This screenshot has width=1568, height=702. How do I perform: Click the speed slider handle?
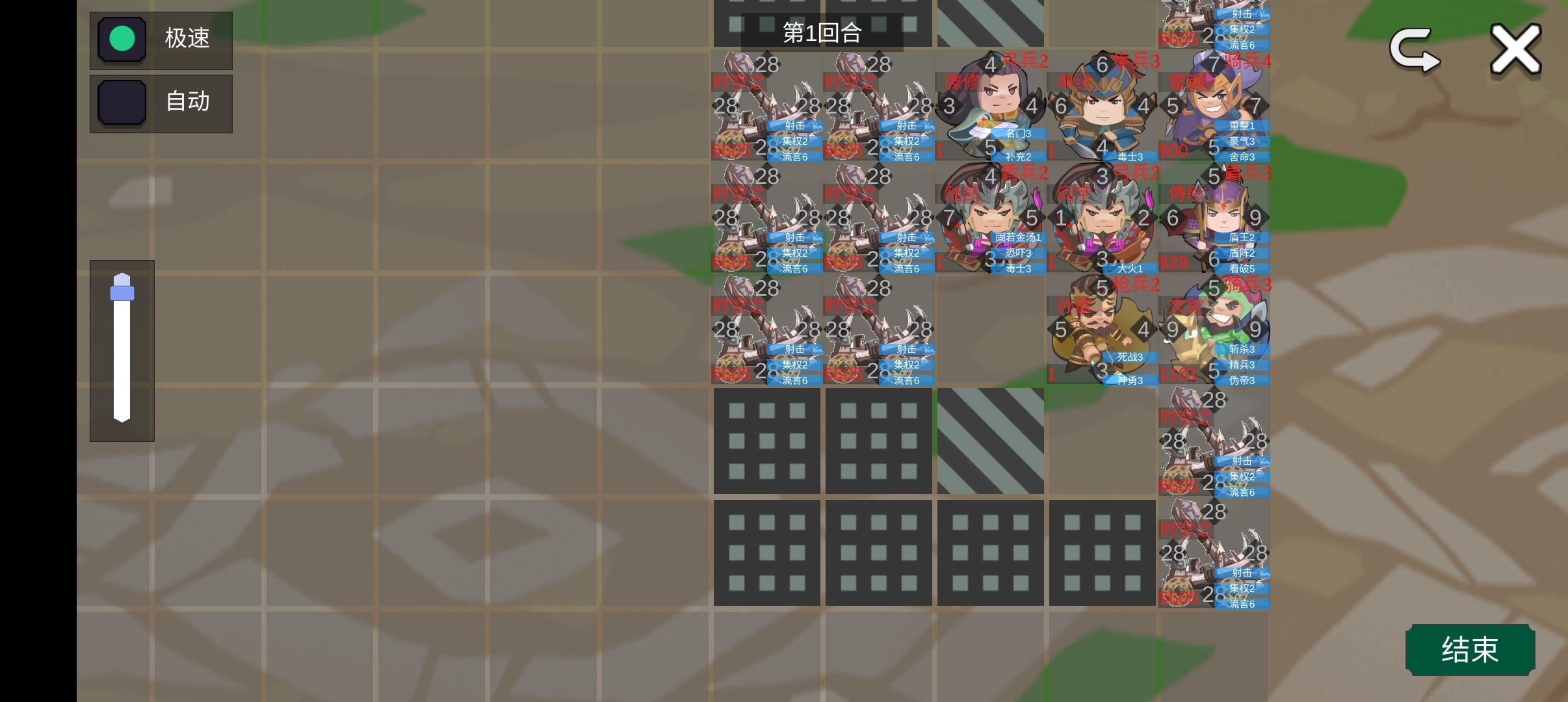122,291
